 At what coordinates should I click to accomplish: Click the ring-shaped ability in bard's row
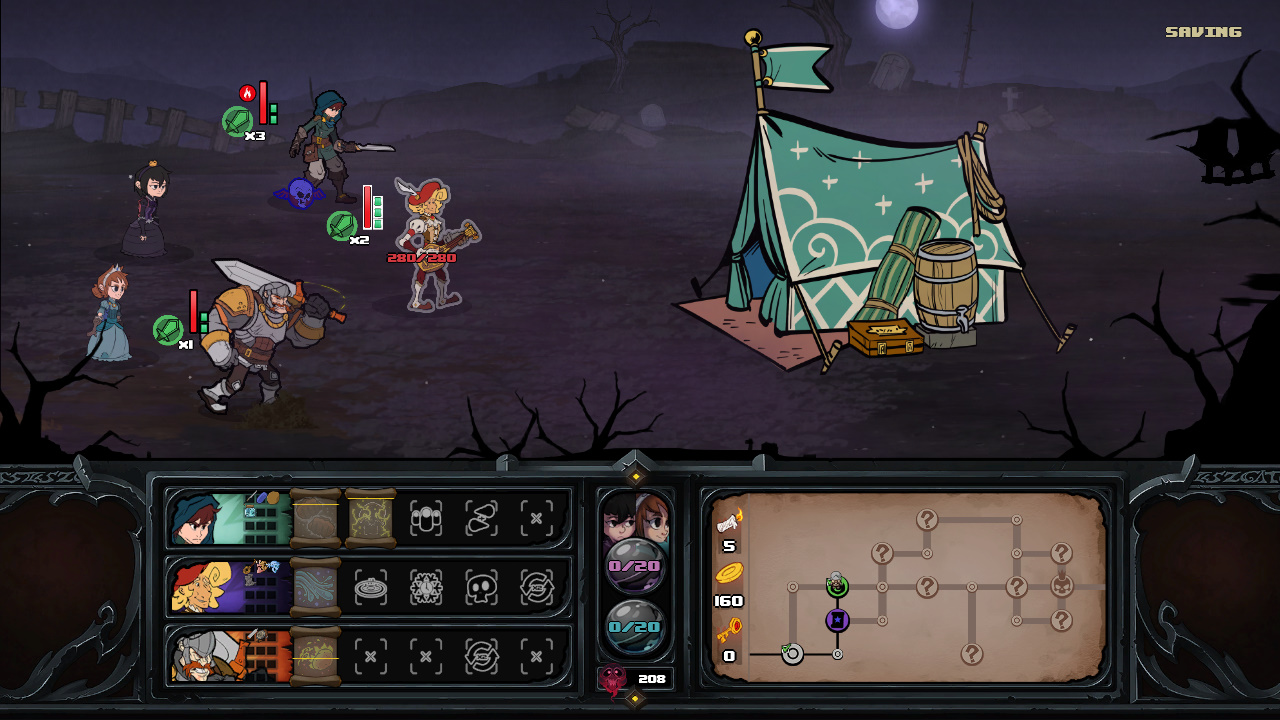point(371,588)
